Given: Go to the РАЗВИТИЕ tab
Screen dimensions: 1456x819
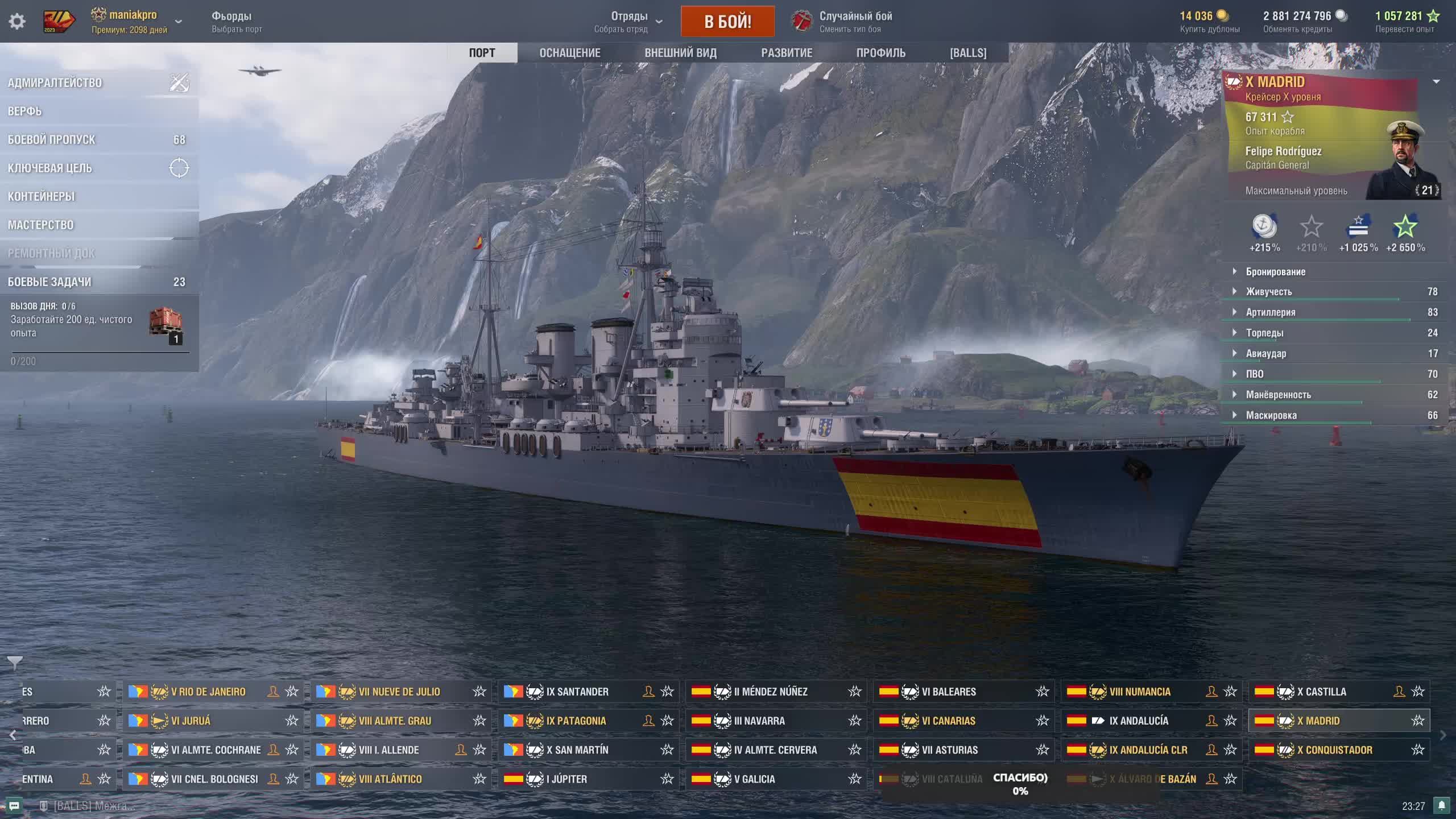Looking at the screenshot, I should click(787, 53).
